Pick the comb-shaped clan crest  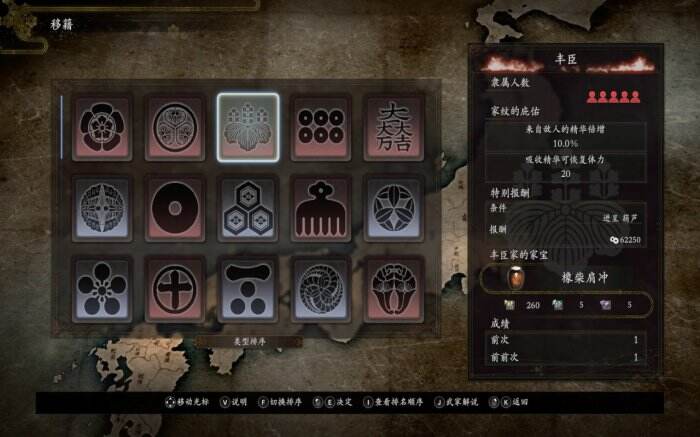click(322, 208)
